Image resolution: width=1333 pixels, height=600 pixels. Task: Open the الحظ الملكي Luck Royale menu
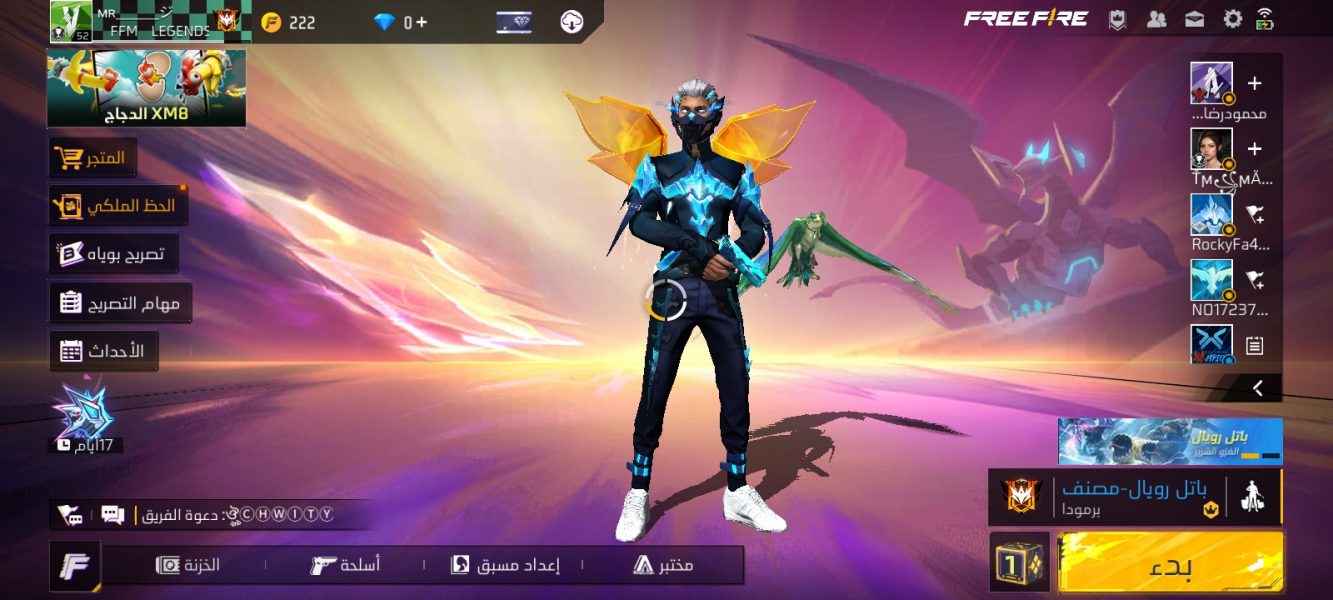click(117, 206)
